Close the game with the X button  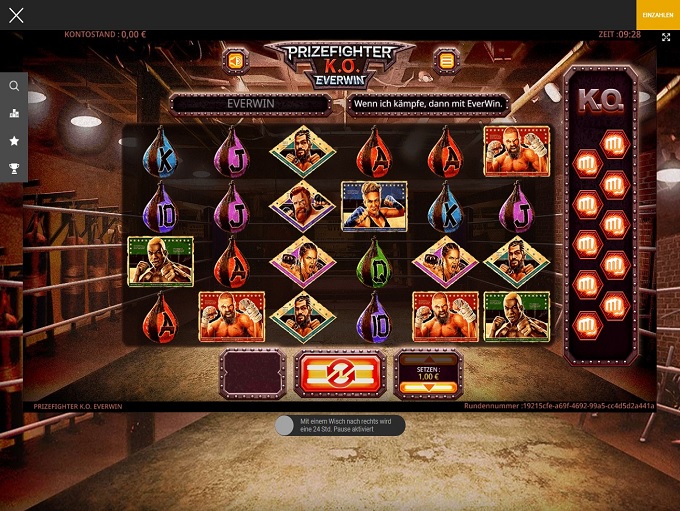(15, 15)
